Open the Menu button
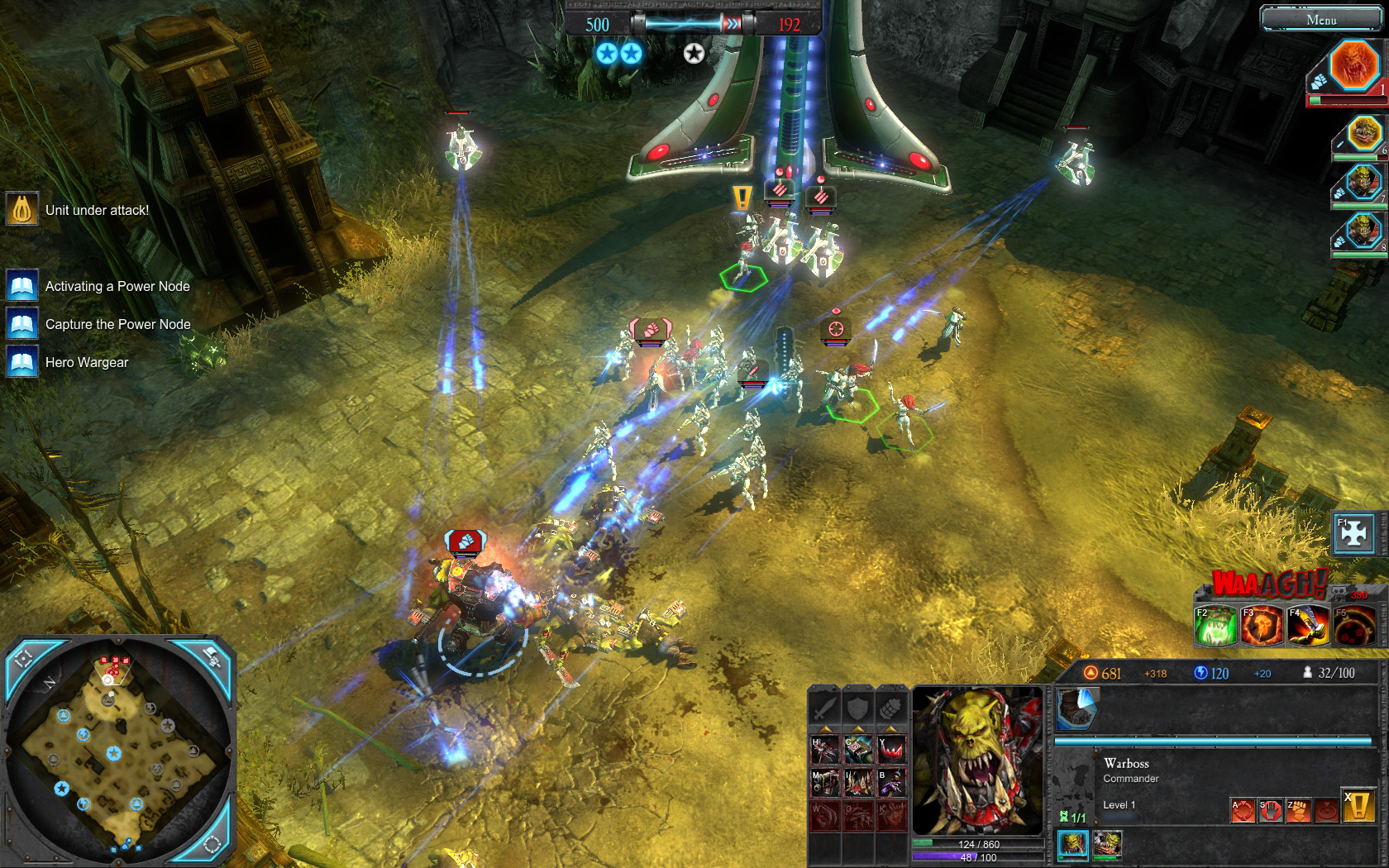 pos(1320,19)
